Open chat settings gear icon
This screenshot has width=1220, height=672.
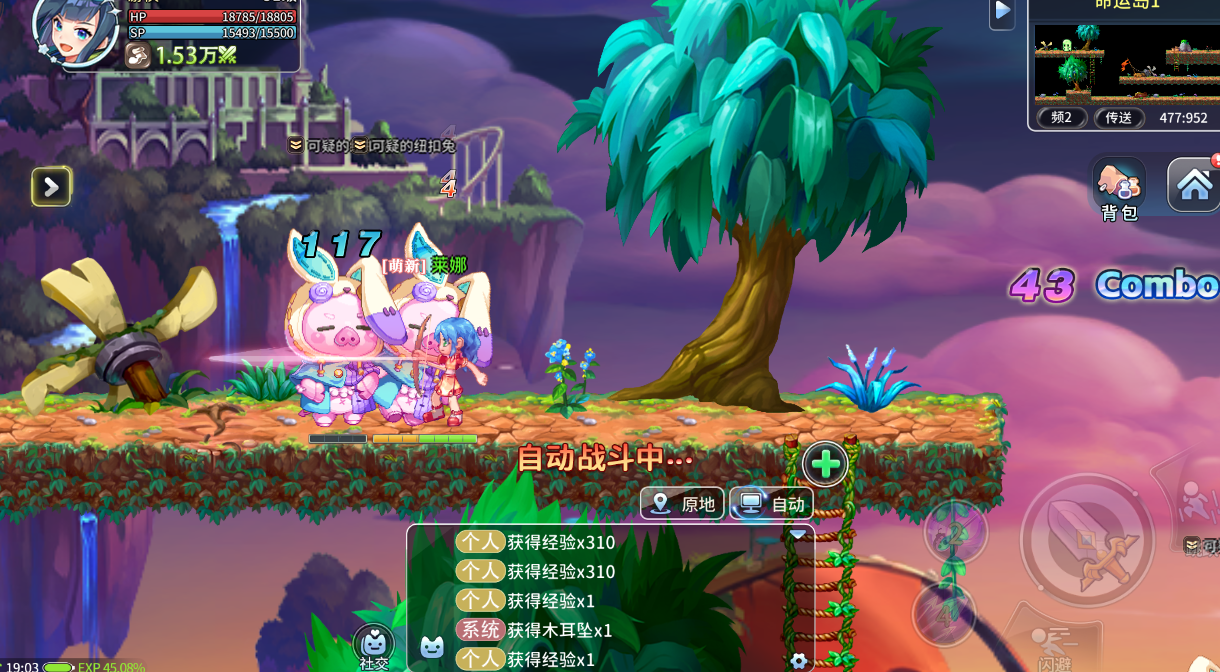[x=798, y=660]
